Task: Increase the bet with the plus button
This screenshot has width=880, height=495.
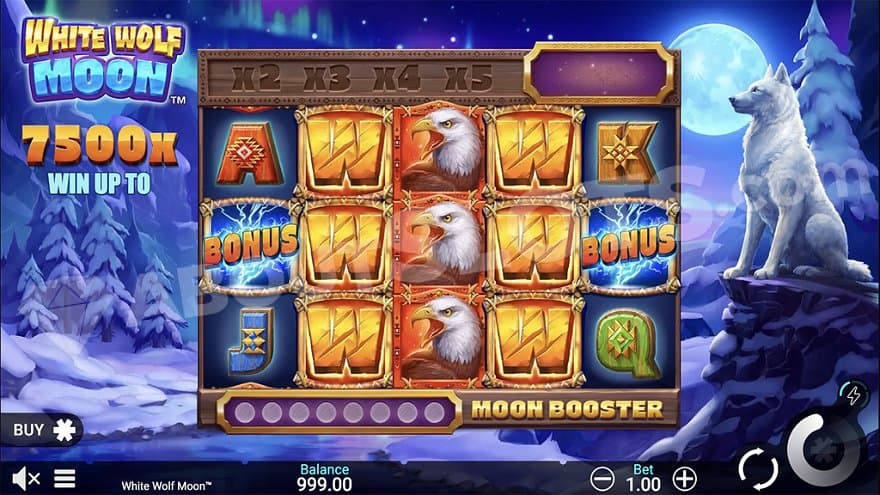Action: 684,477
